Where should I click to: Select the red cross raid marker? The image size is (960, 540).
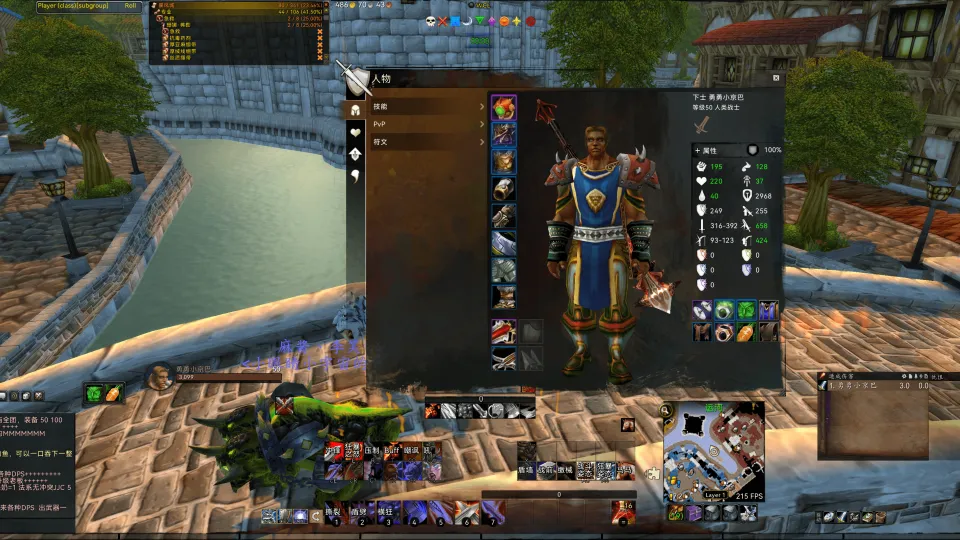tap(443, 21)
